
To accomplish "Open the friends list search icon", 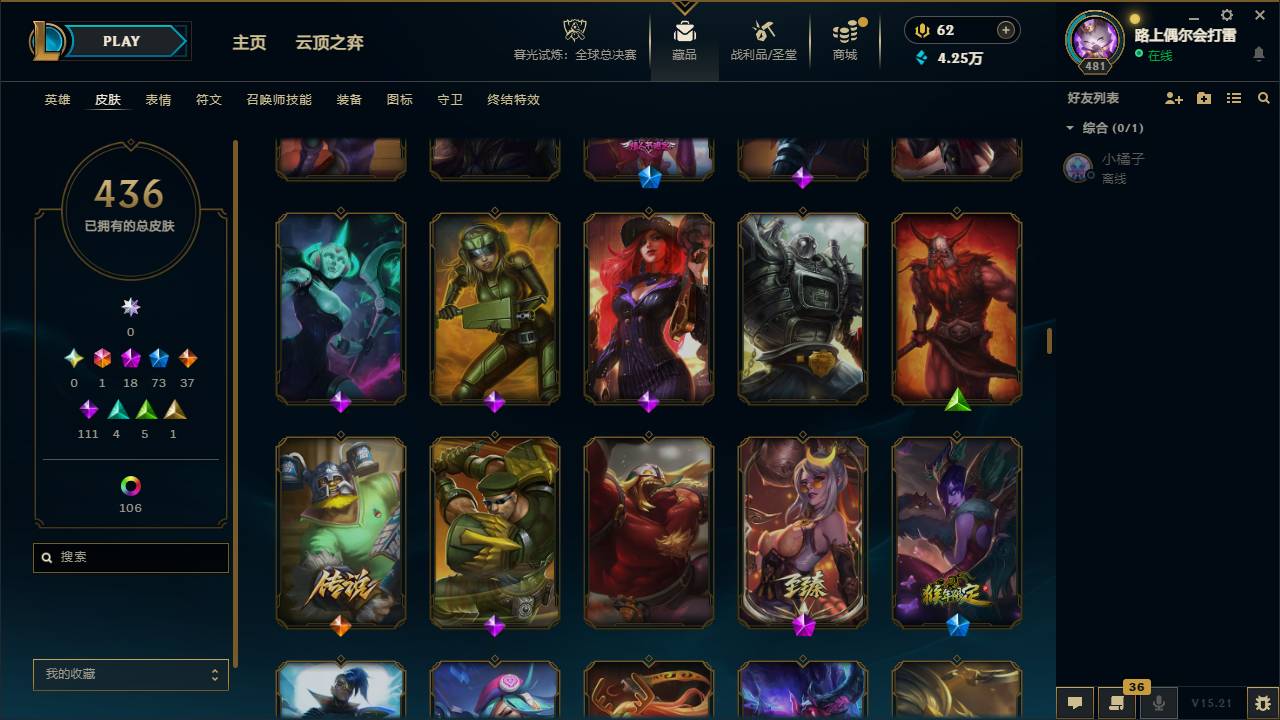I will tap(1263, 97).
